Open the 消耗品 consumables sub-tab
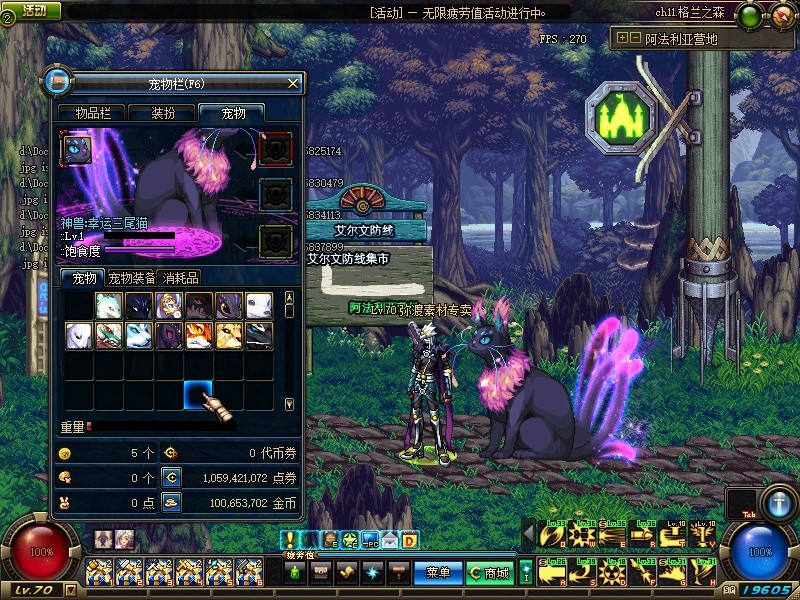 [x=180, y=278]
